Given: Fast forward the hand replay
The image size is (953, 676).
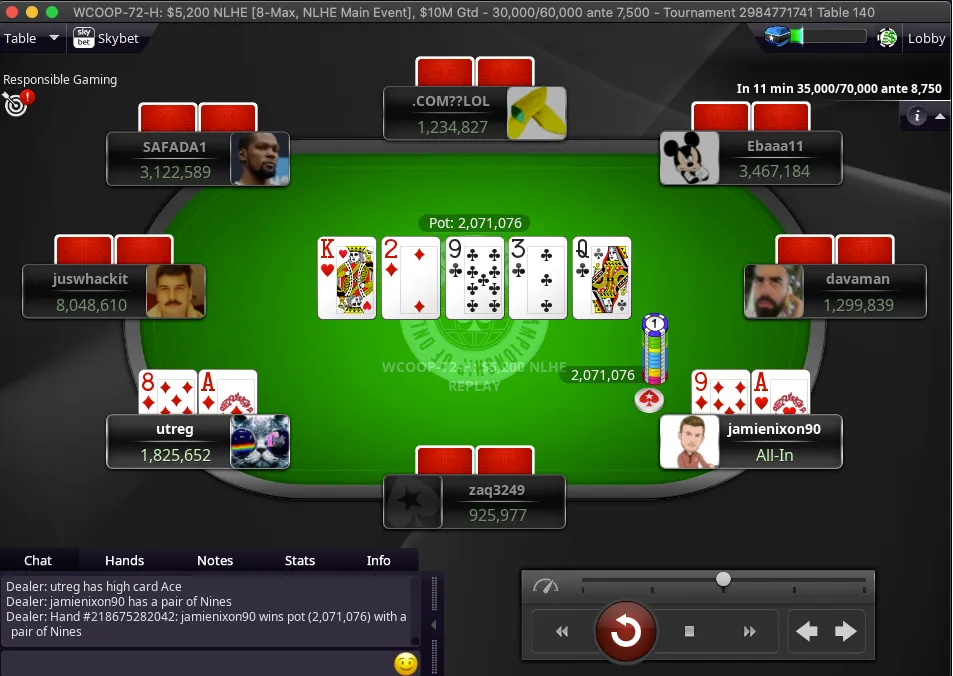Looking at the screenshot, I should click(750, 631).
